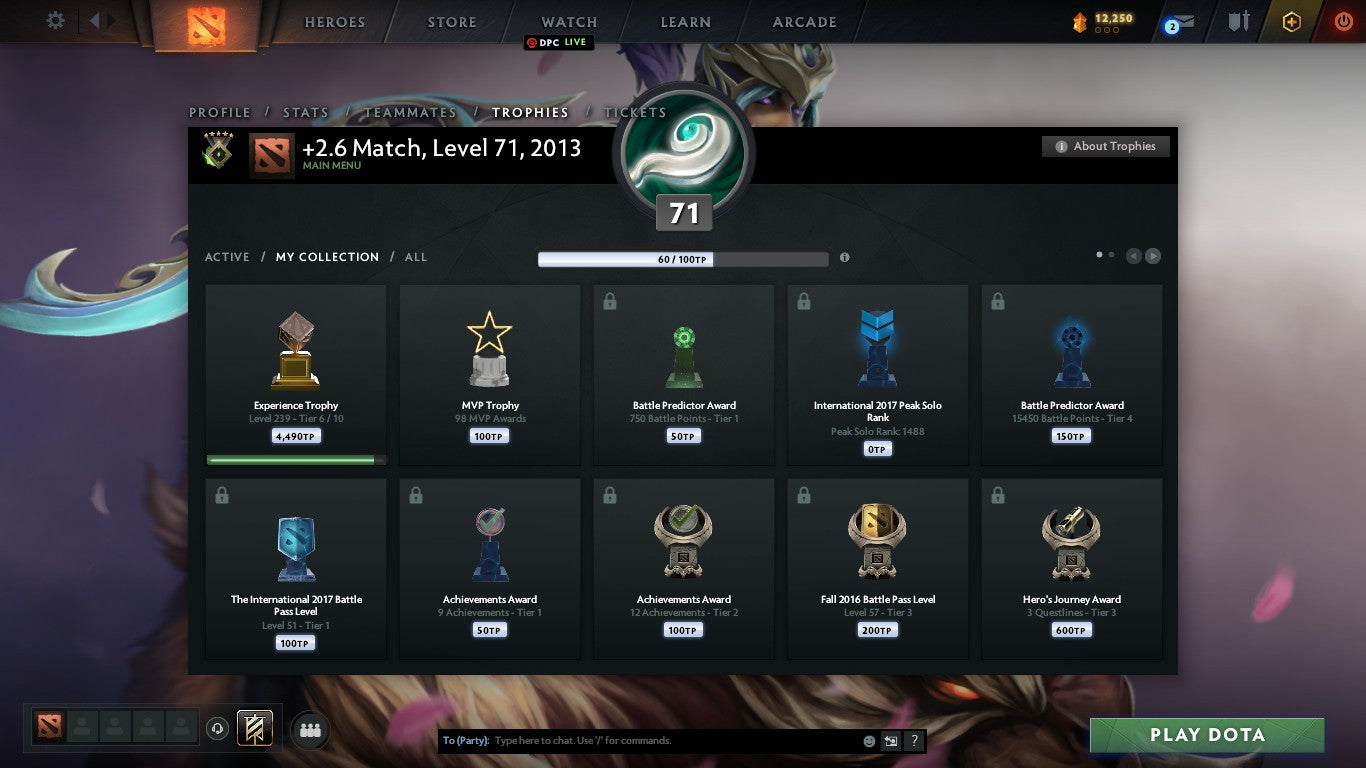Open the Arcade menu
Viewport: 1366px width, 768px height.
804,22
